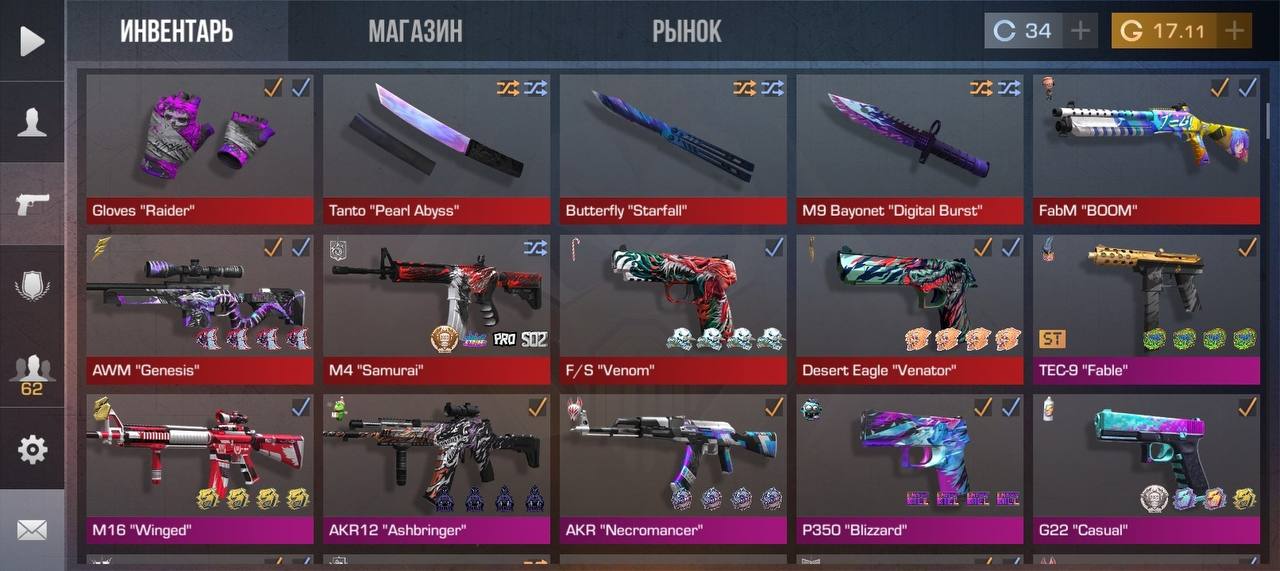The height and width of the screenshot is (571, 1280).
Task: Open the player profile icon
Action: point(32,122)
